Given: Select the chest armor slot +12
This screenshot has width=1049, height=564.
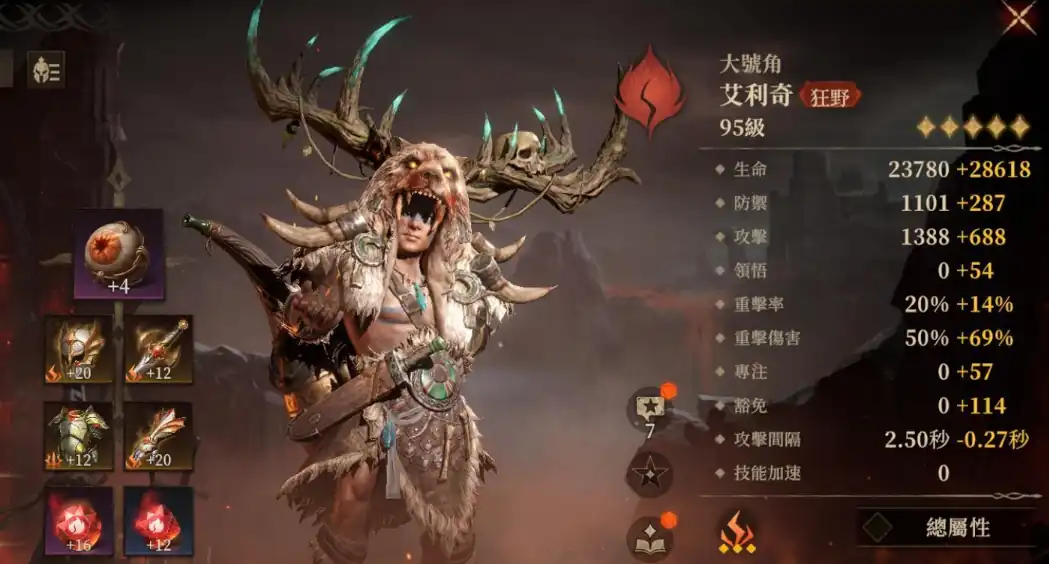Looking at the screenshot, I should point(78,436).
